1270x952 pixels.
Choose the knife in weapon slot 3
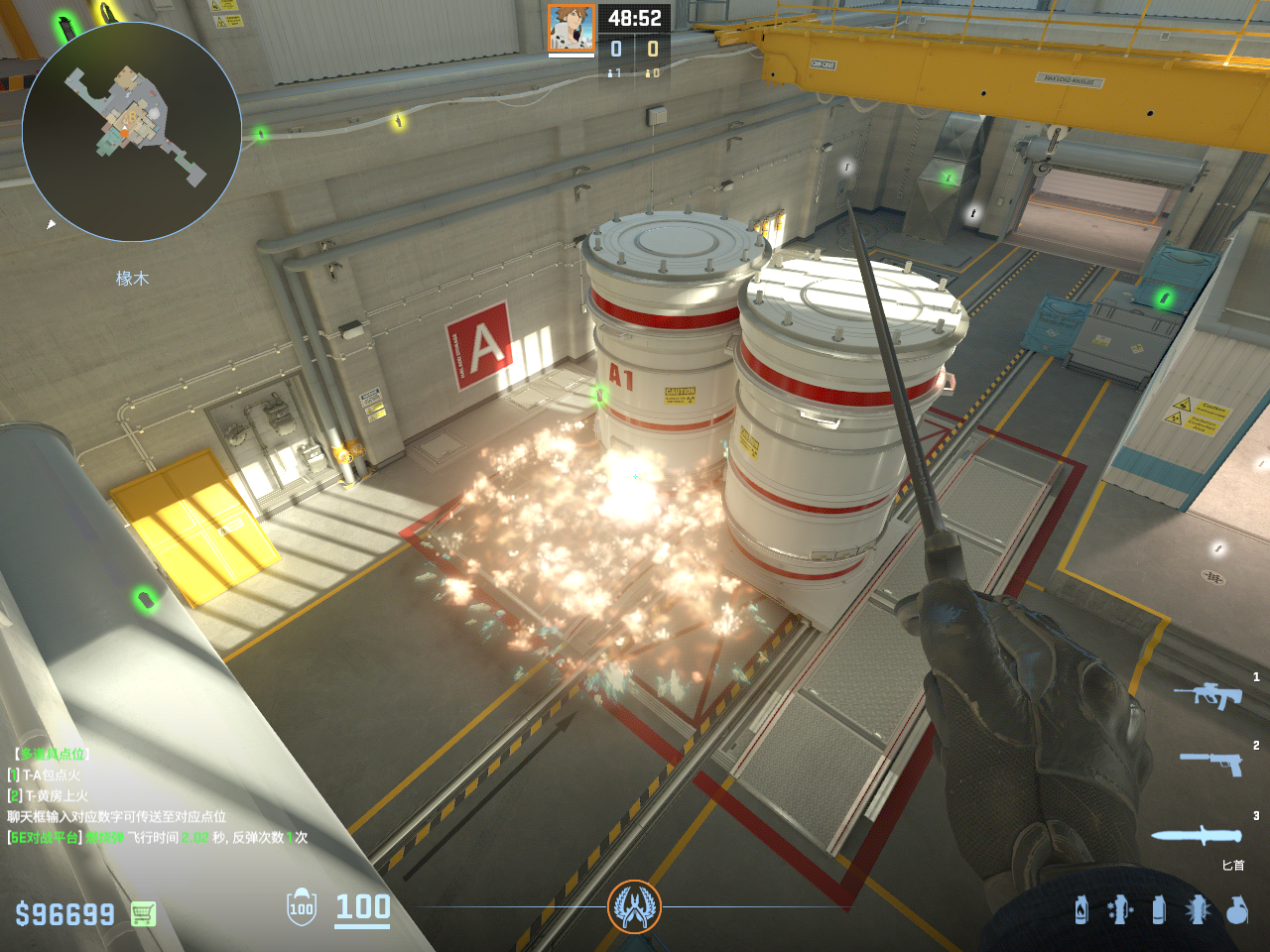coord(1198,835)
